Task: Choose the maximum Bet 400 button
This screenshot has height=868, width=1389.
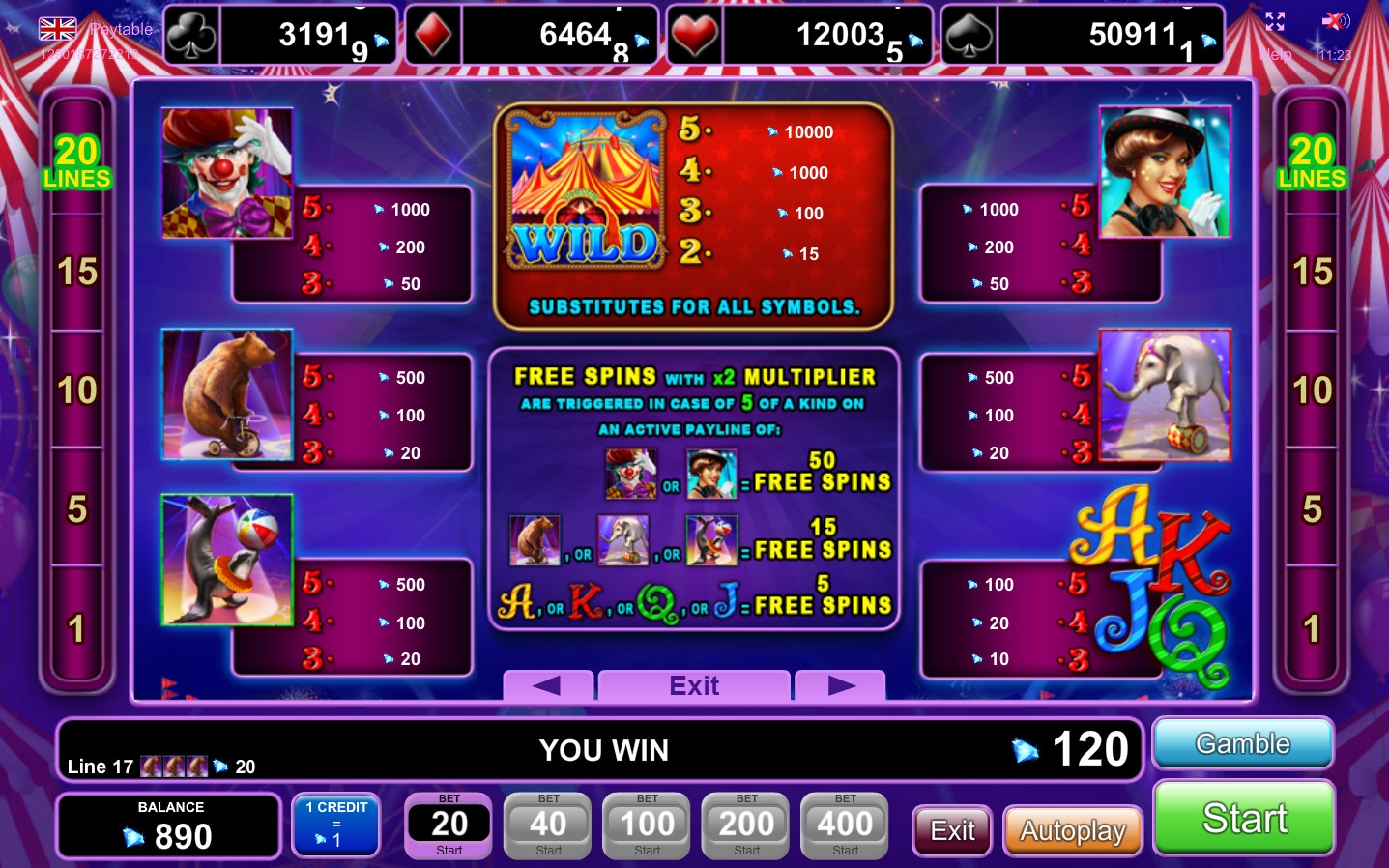Action: 845,825
